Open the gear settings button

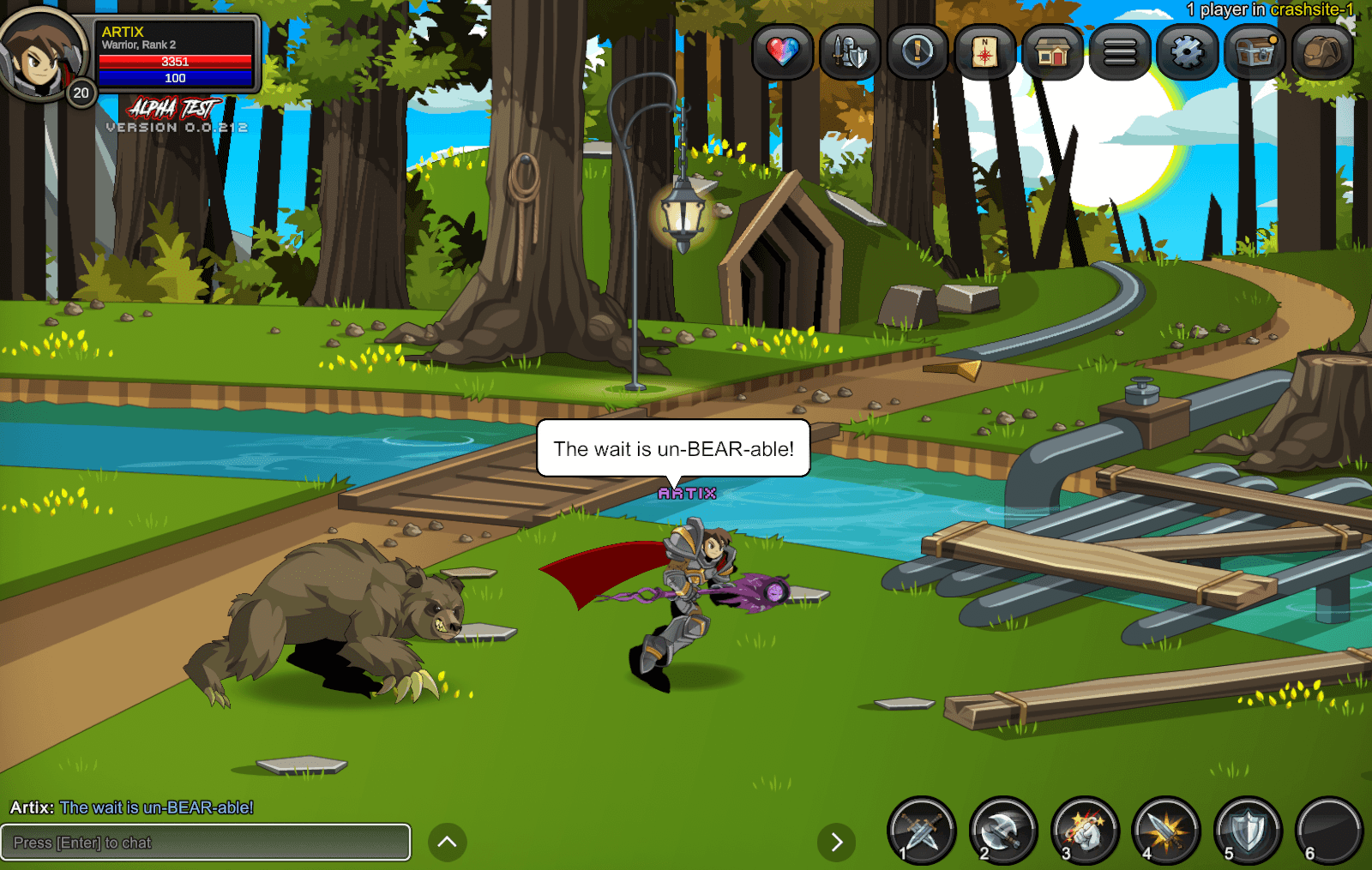(1187, 52)
